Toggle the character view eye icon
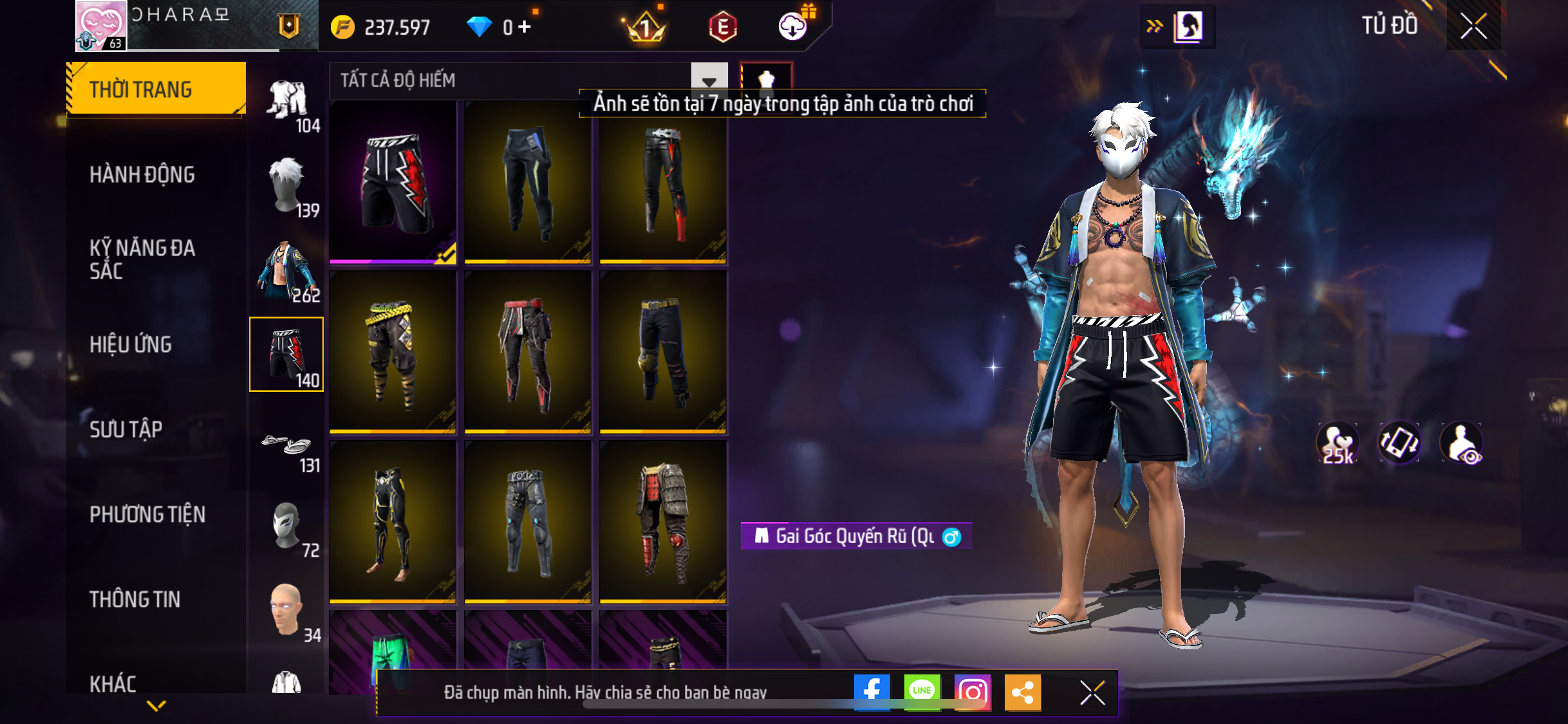This screenshot has height=724, width=1568. (1462, 443)
